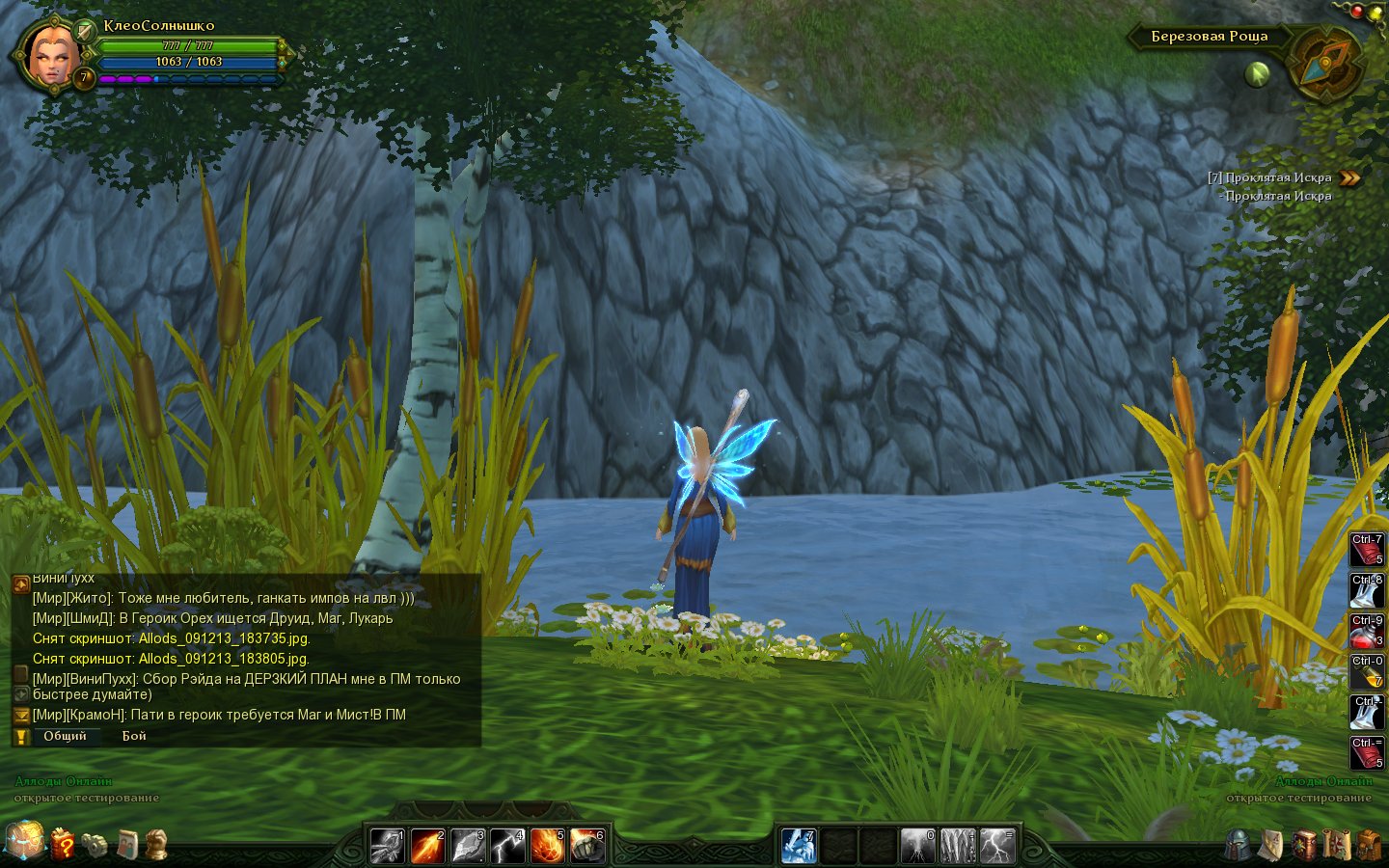Activate the blue ice figure ability in slot 7

click(799, 846)
